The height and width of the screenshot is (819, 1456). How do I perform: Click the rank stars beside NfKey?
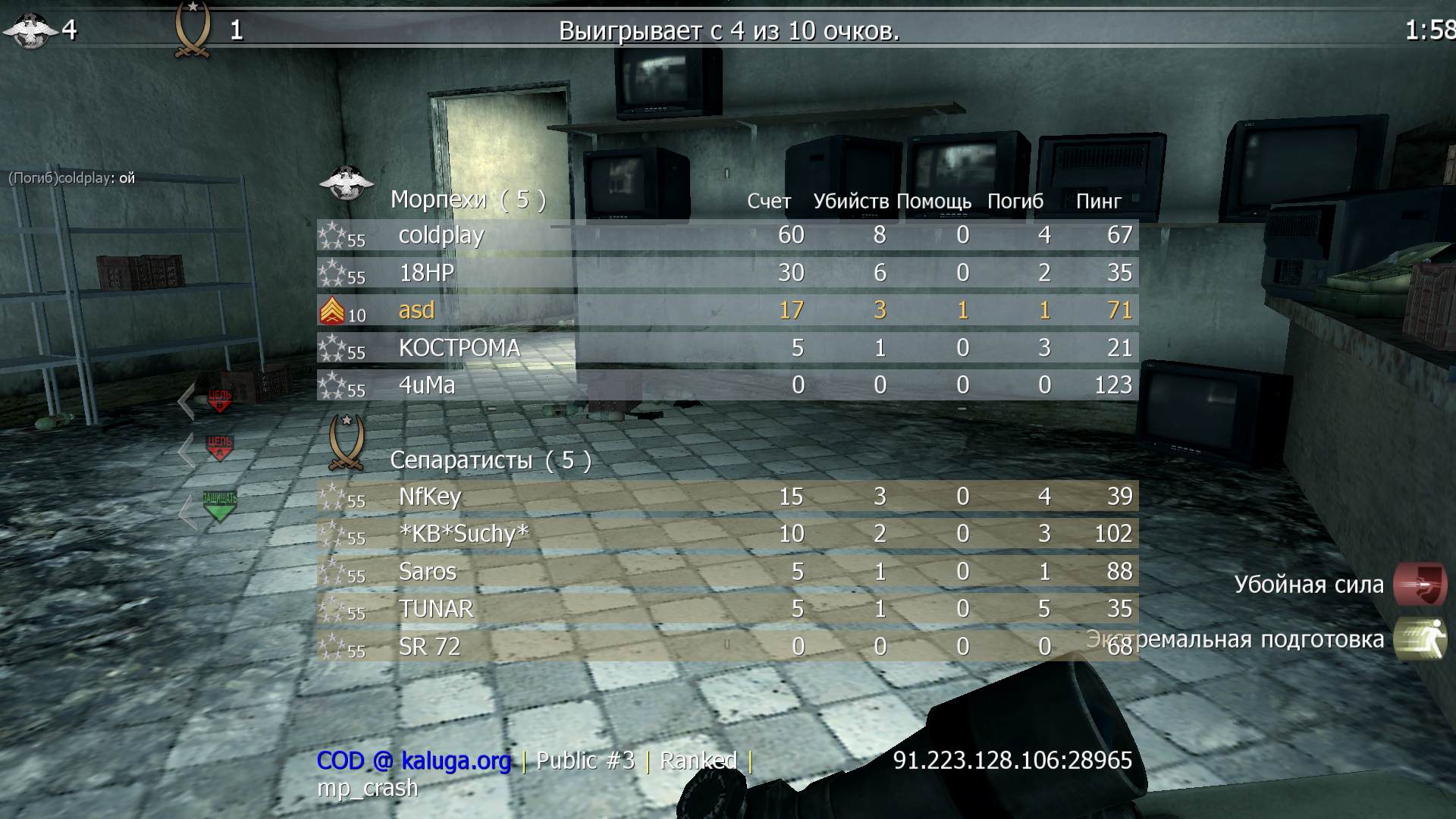point(334,497)
